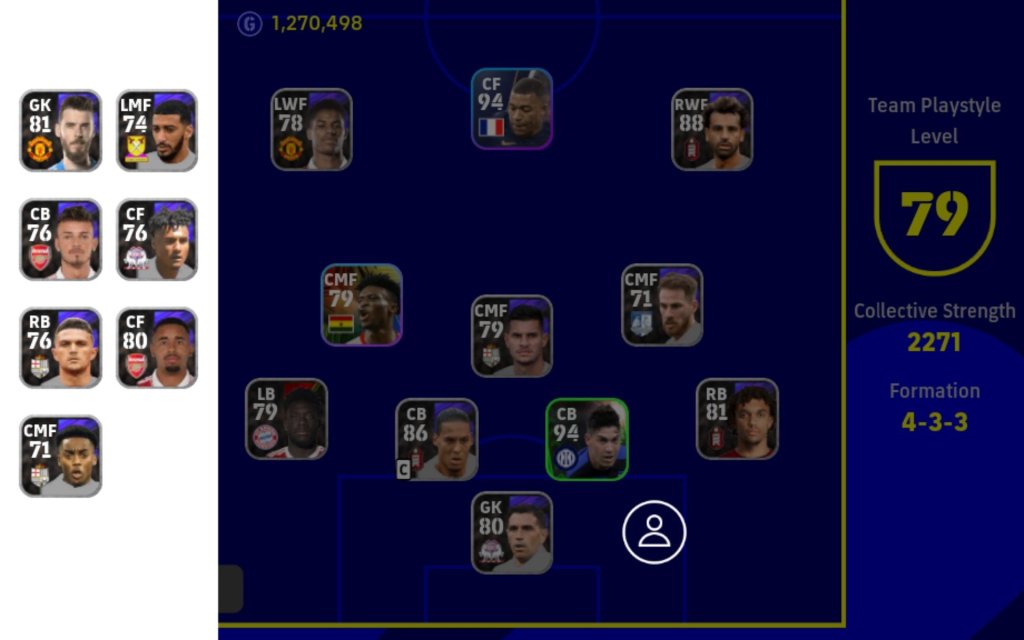Select the GK 81 substitute card

point(60,130)
